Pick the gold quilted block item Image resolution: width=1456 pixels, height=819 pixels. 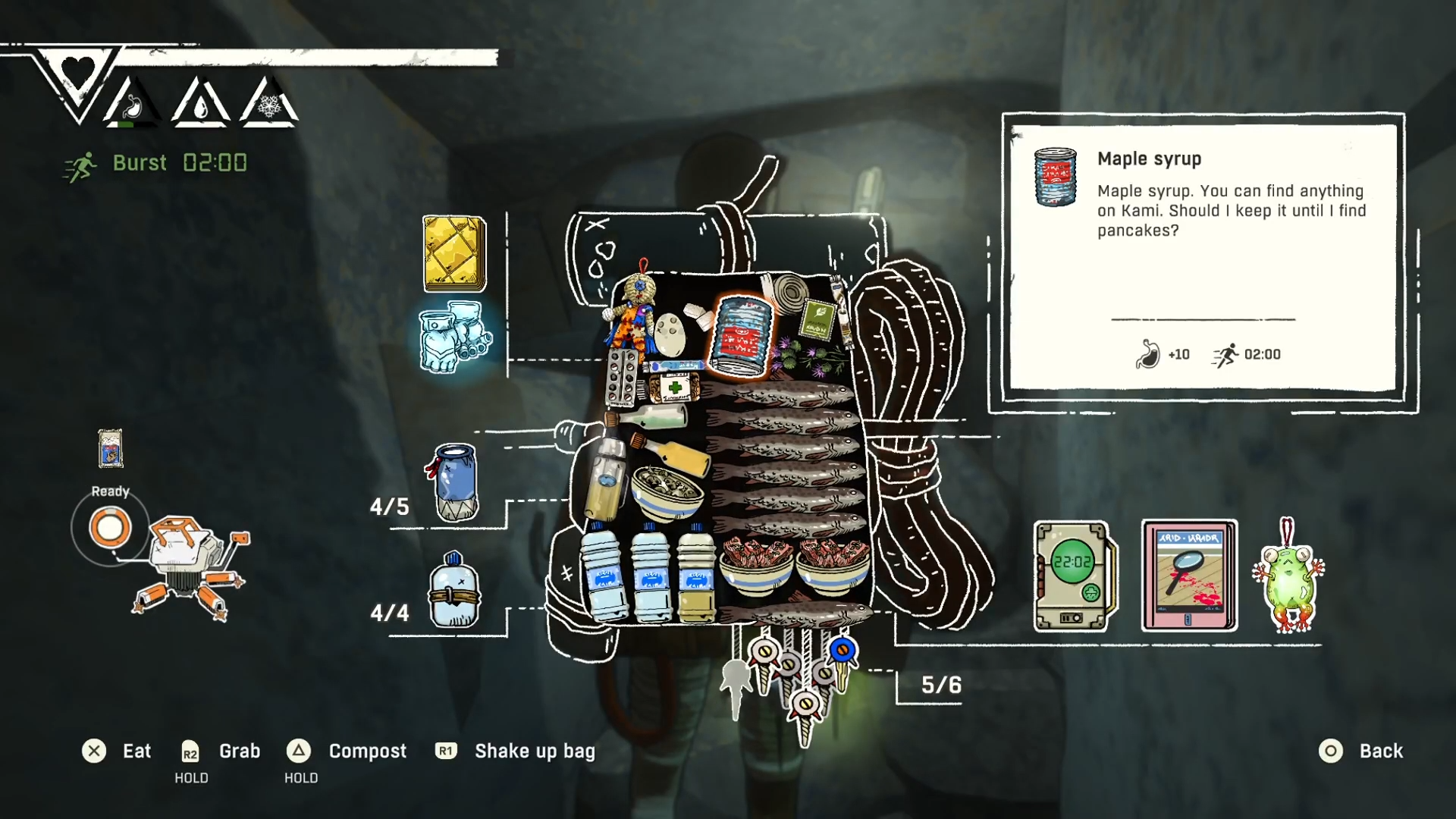(454, 253)
